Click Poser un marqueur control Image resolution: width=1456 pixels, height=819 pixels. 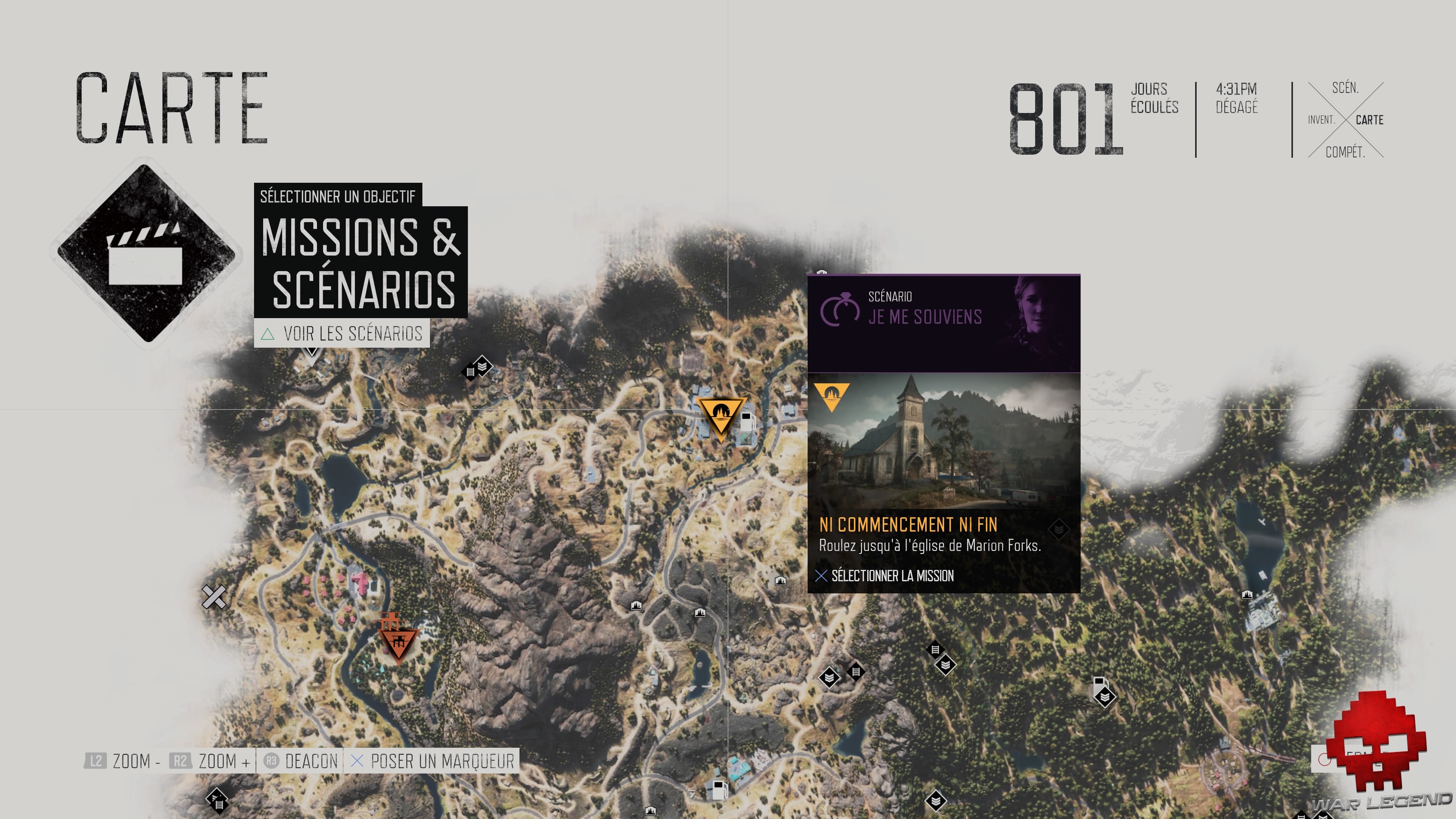(x=433, y=761)
